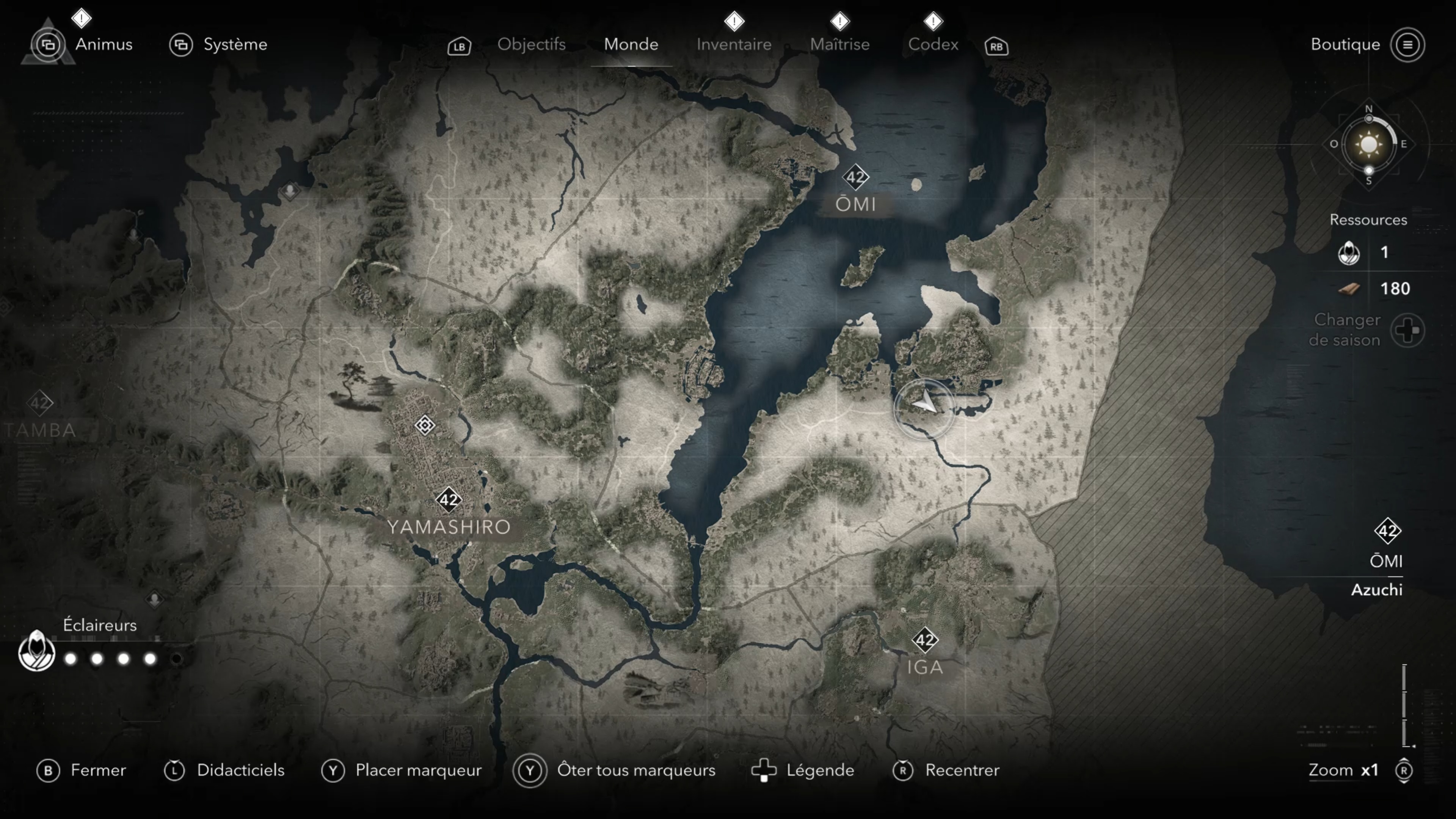This screenshot has width=1456, height=819.
Task: Open the Codex tab
Action: 933,44
